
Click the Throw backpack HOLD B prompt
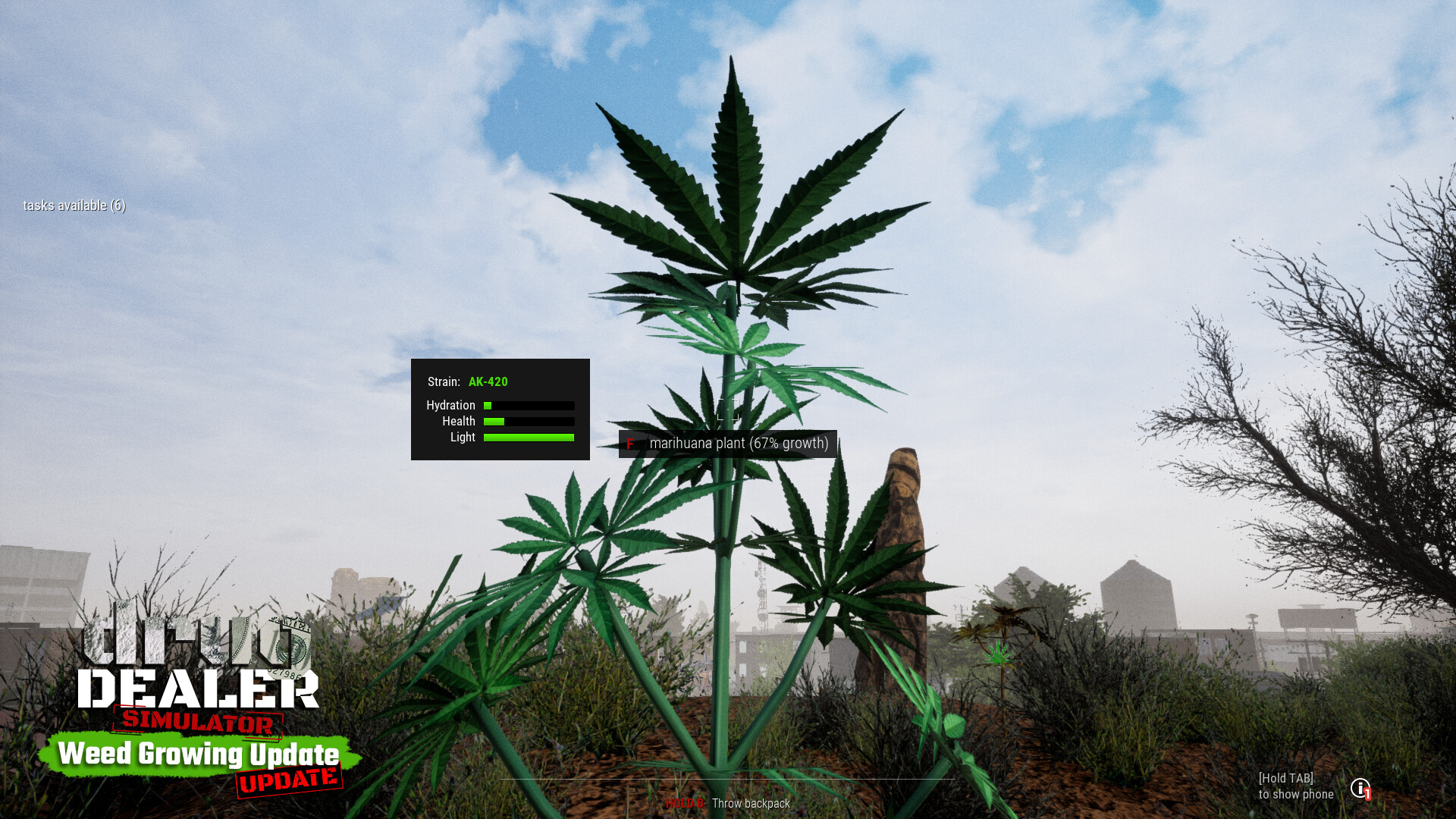[x=728, y=804]
